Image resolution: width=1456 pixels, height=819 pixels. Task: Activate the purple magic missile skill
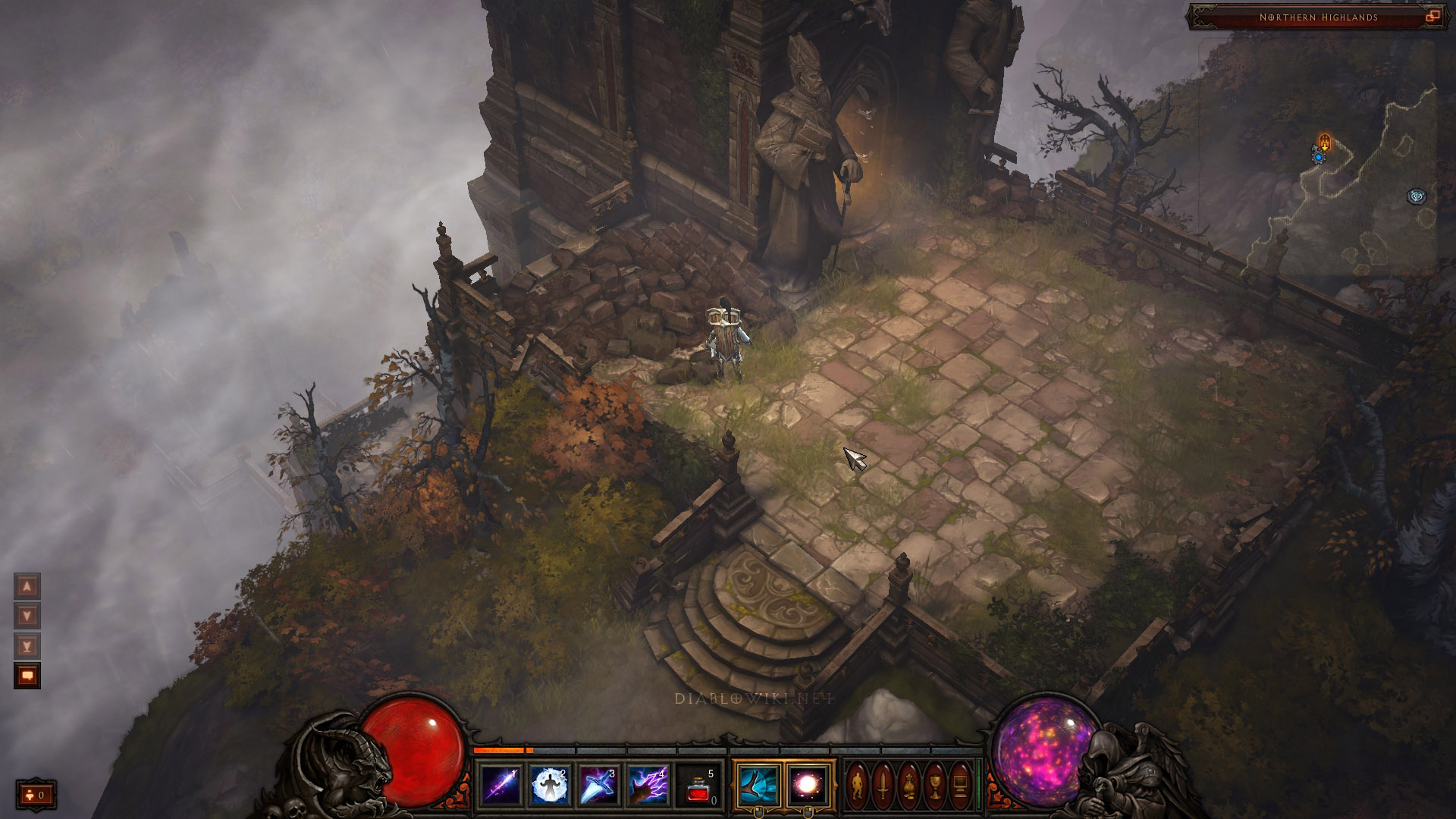point(501,786)
